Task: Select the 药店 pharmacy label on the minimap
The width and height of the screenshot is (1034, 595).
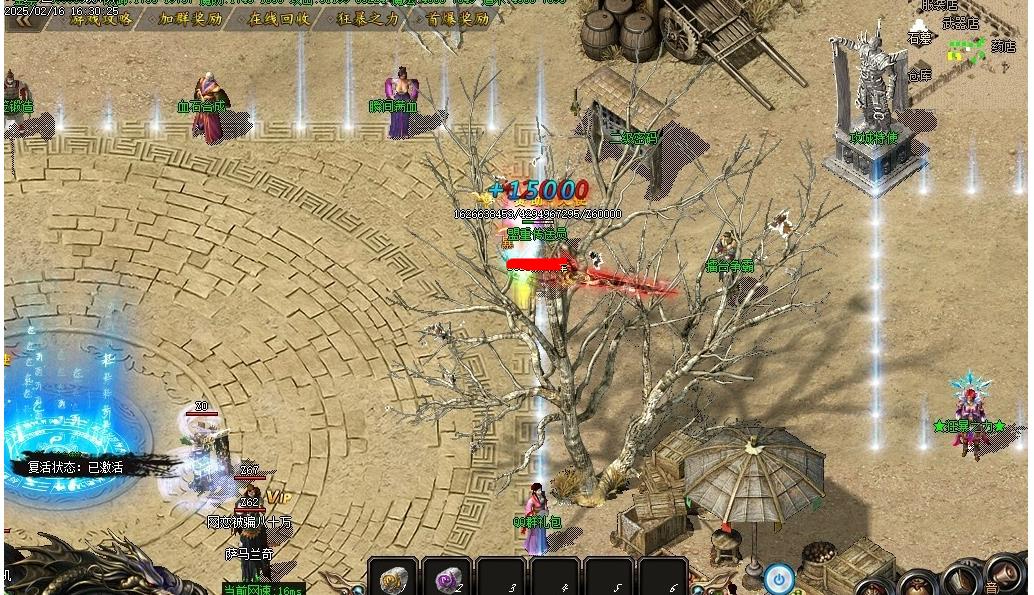Action: click(x=1002, y=46)
